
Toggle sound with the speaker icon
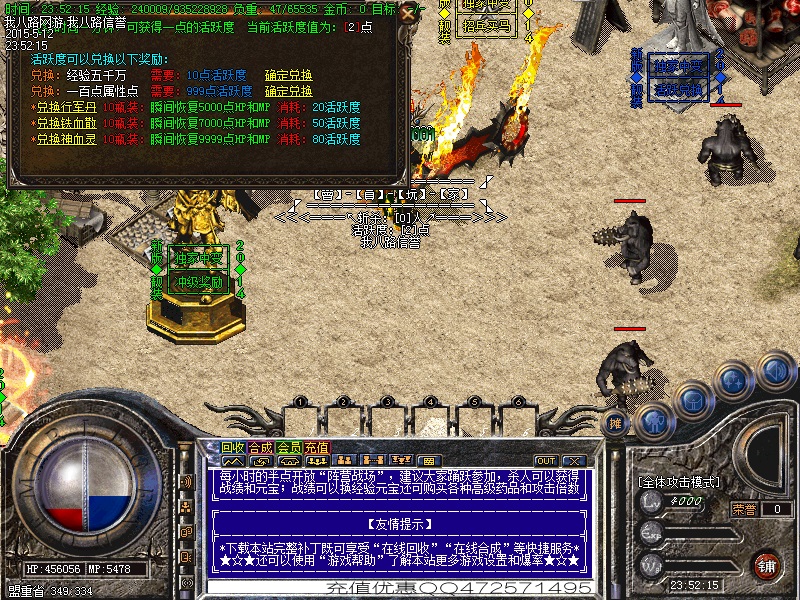[774, 368]
